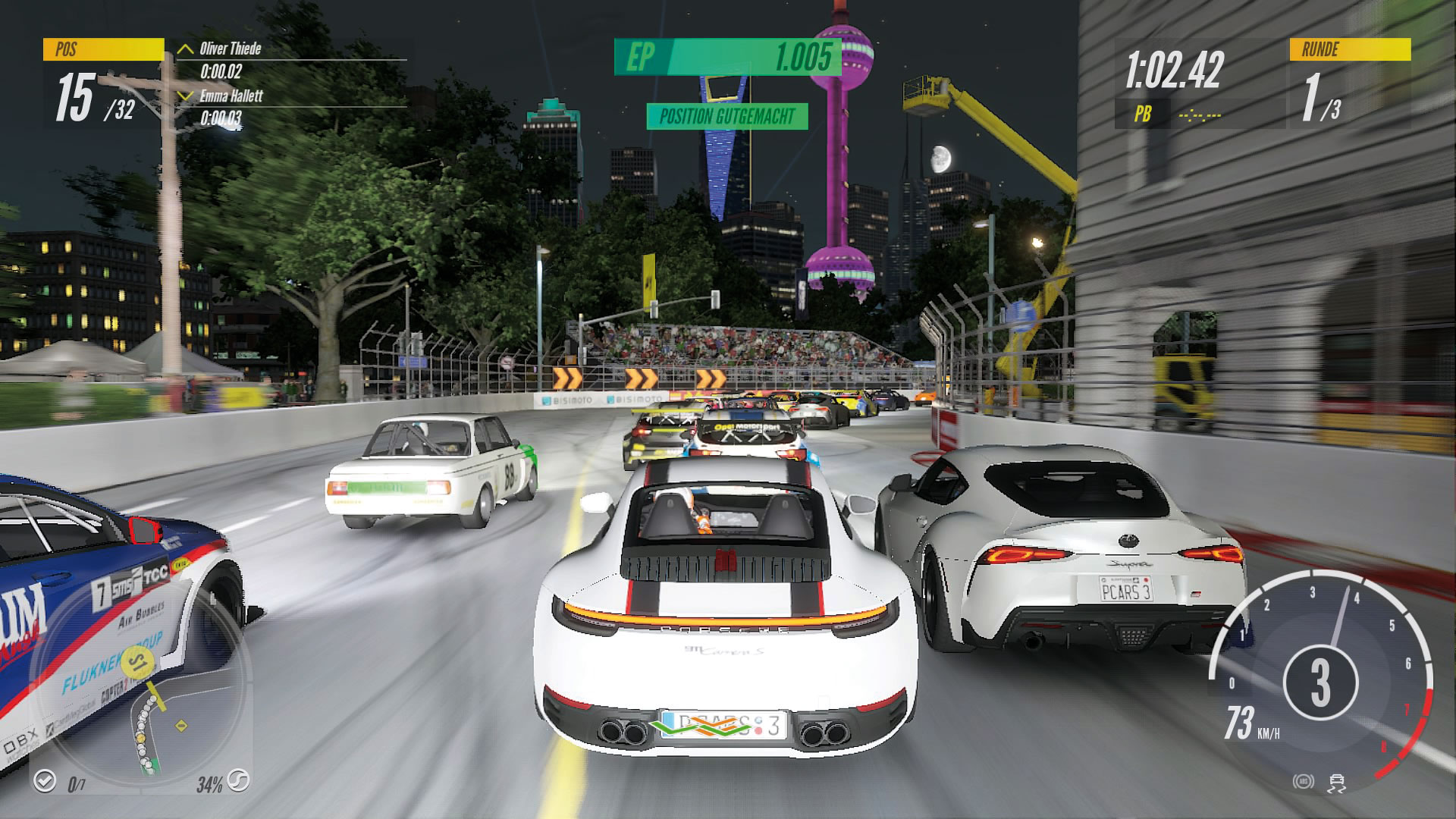Select rival Oliver Thiede in the gap list

pos(230,49)
